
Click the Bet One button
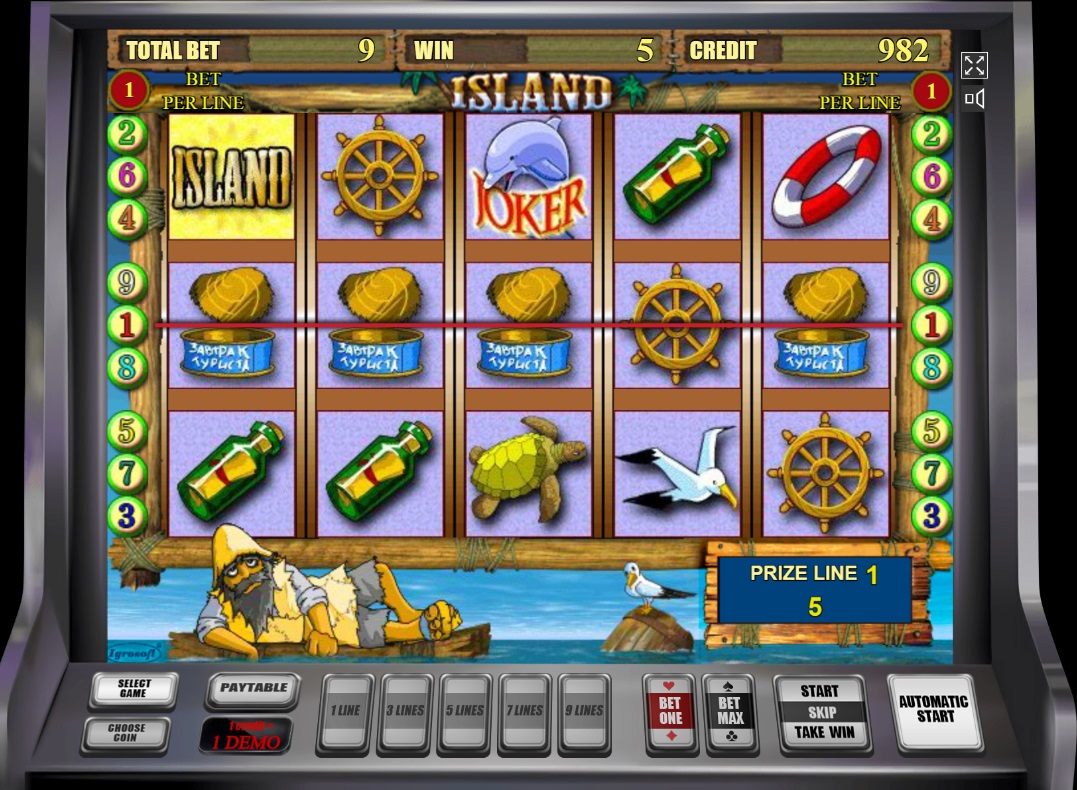[x=670, y=712]
